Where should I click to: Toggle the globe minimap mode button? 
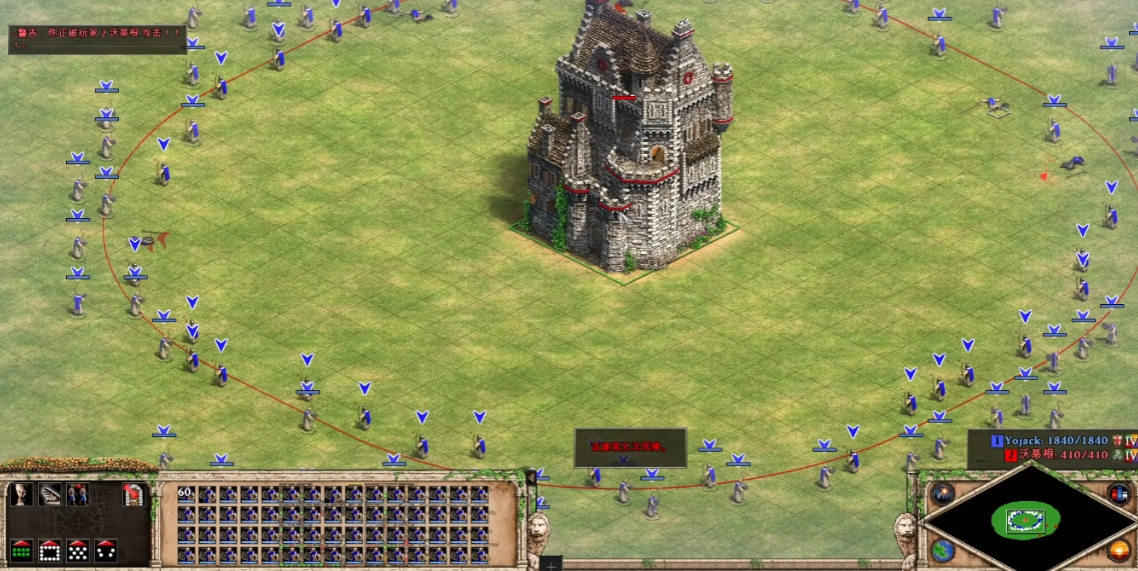tap(942, 550)
